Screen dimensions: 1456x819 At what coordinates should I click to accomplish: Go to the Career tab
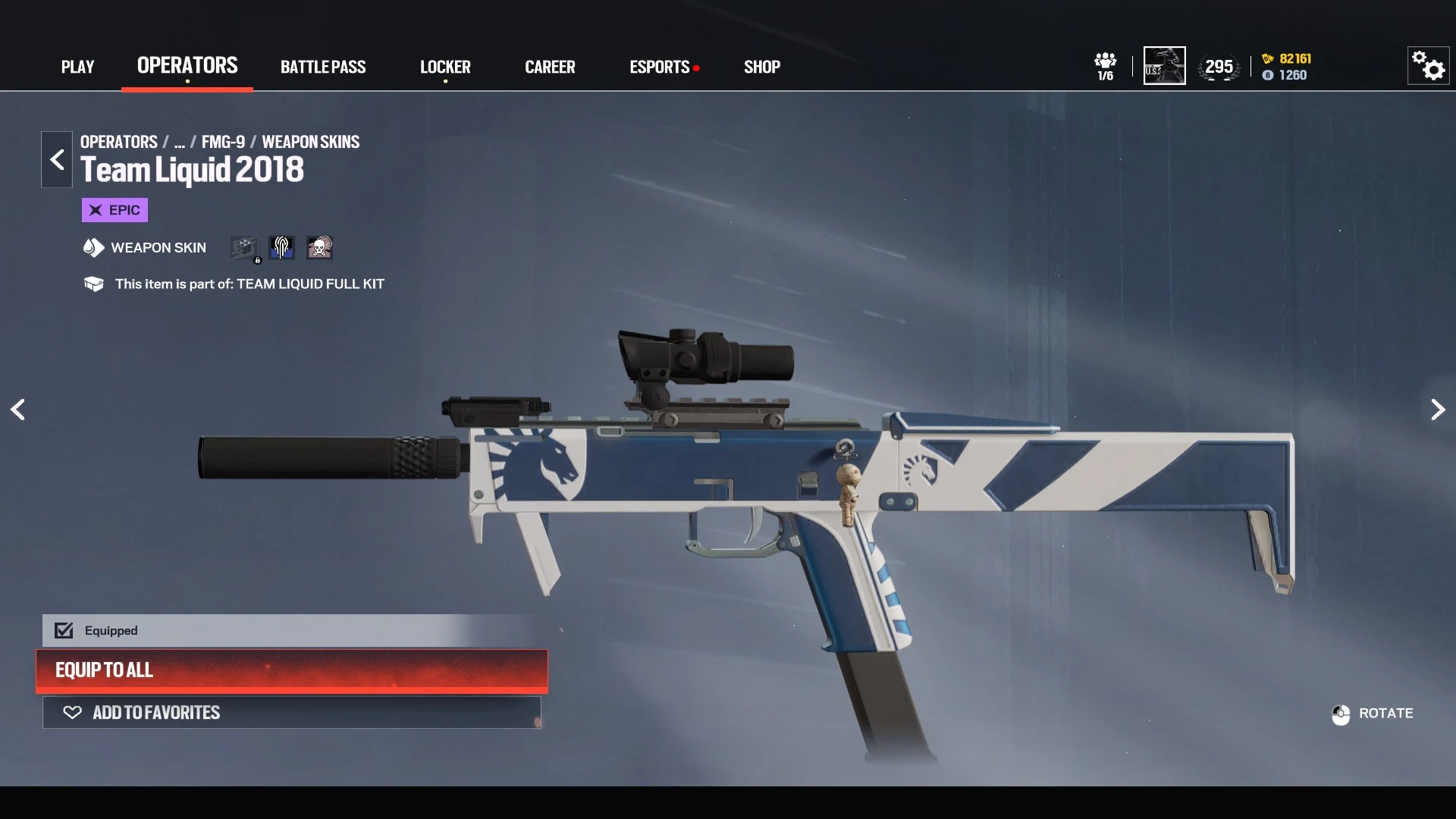tap(550, 67)
